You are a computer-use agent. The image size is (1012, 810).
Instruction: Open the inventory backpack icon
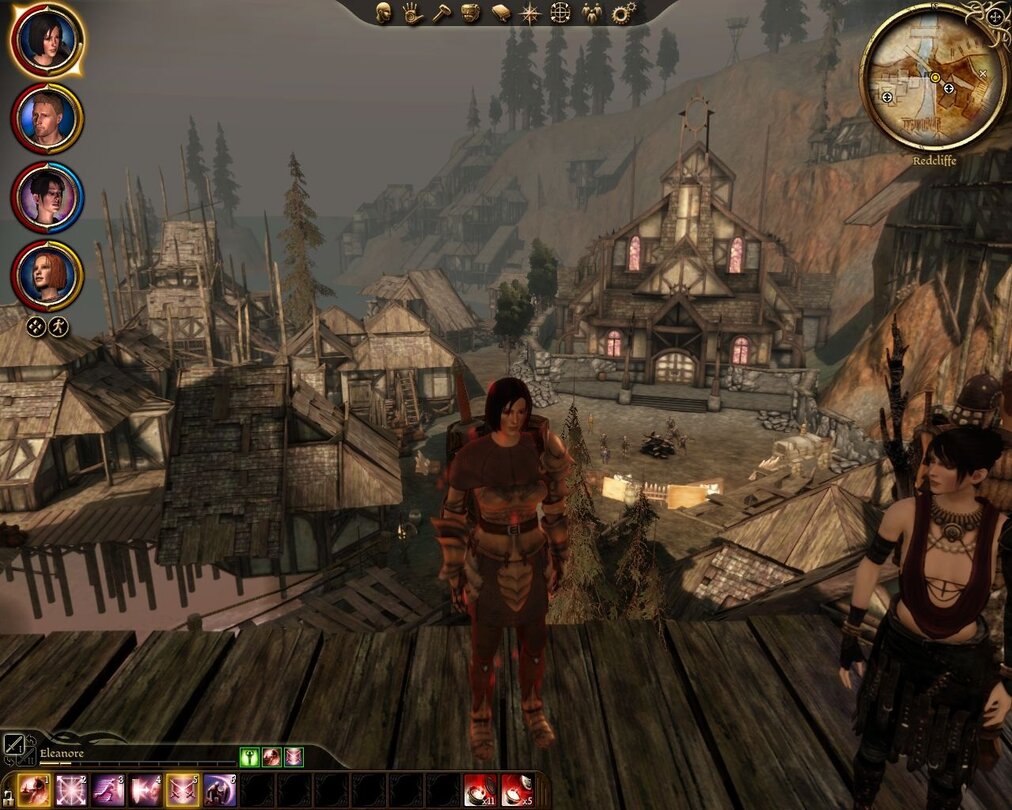(x=471, y=13)
